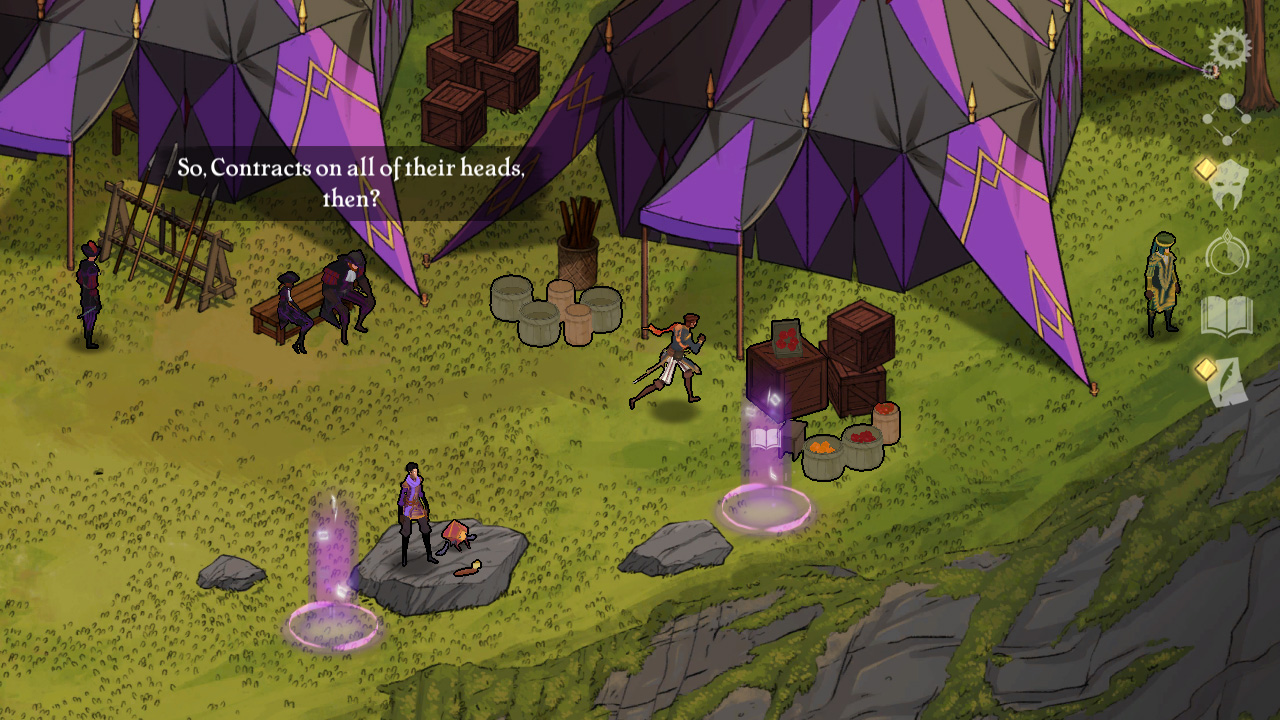
Task: Open the gear settings menu
Action: 1229,47
